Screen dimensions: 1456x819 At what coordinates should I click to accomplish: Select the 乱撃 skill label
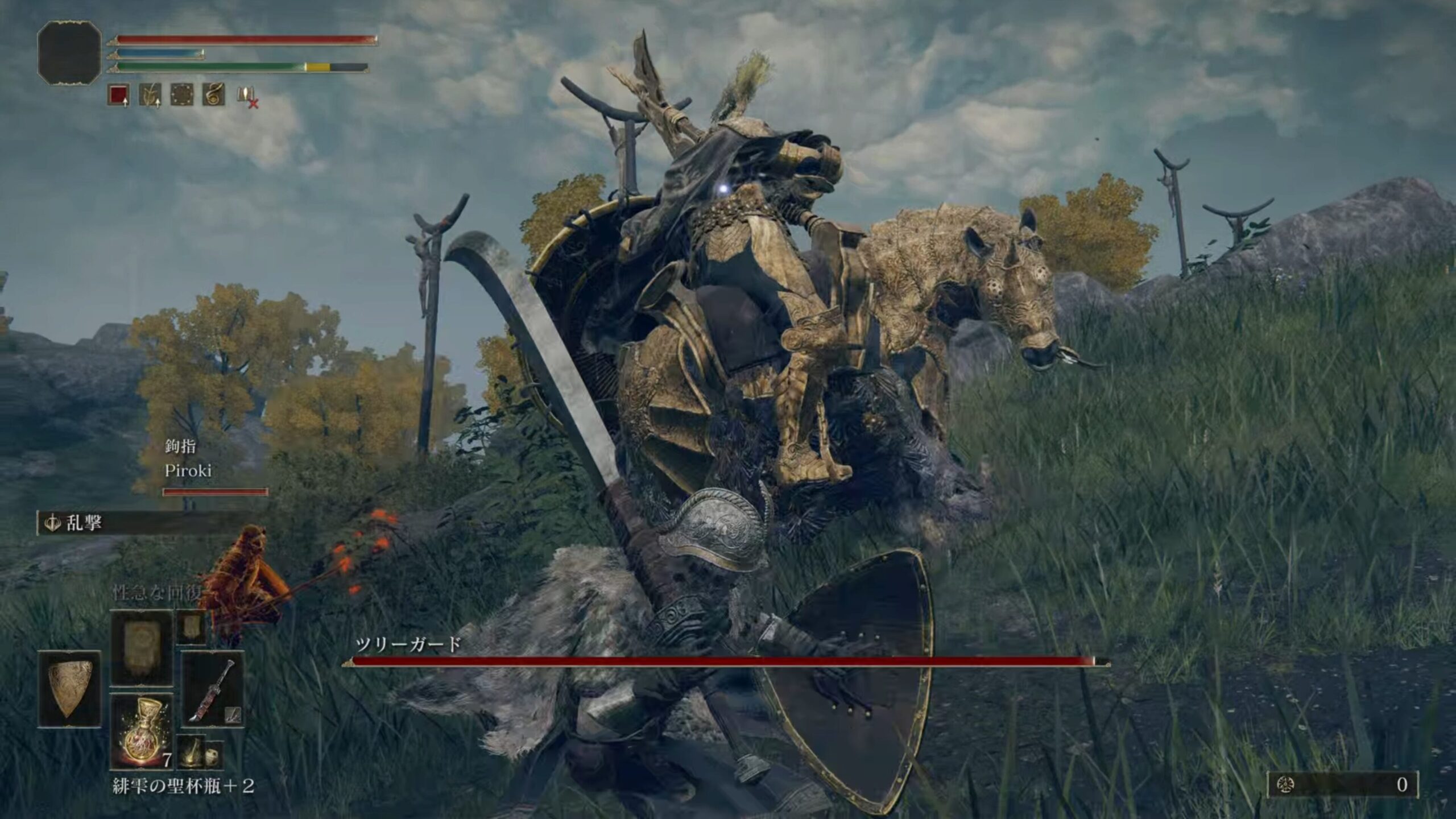83,523
